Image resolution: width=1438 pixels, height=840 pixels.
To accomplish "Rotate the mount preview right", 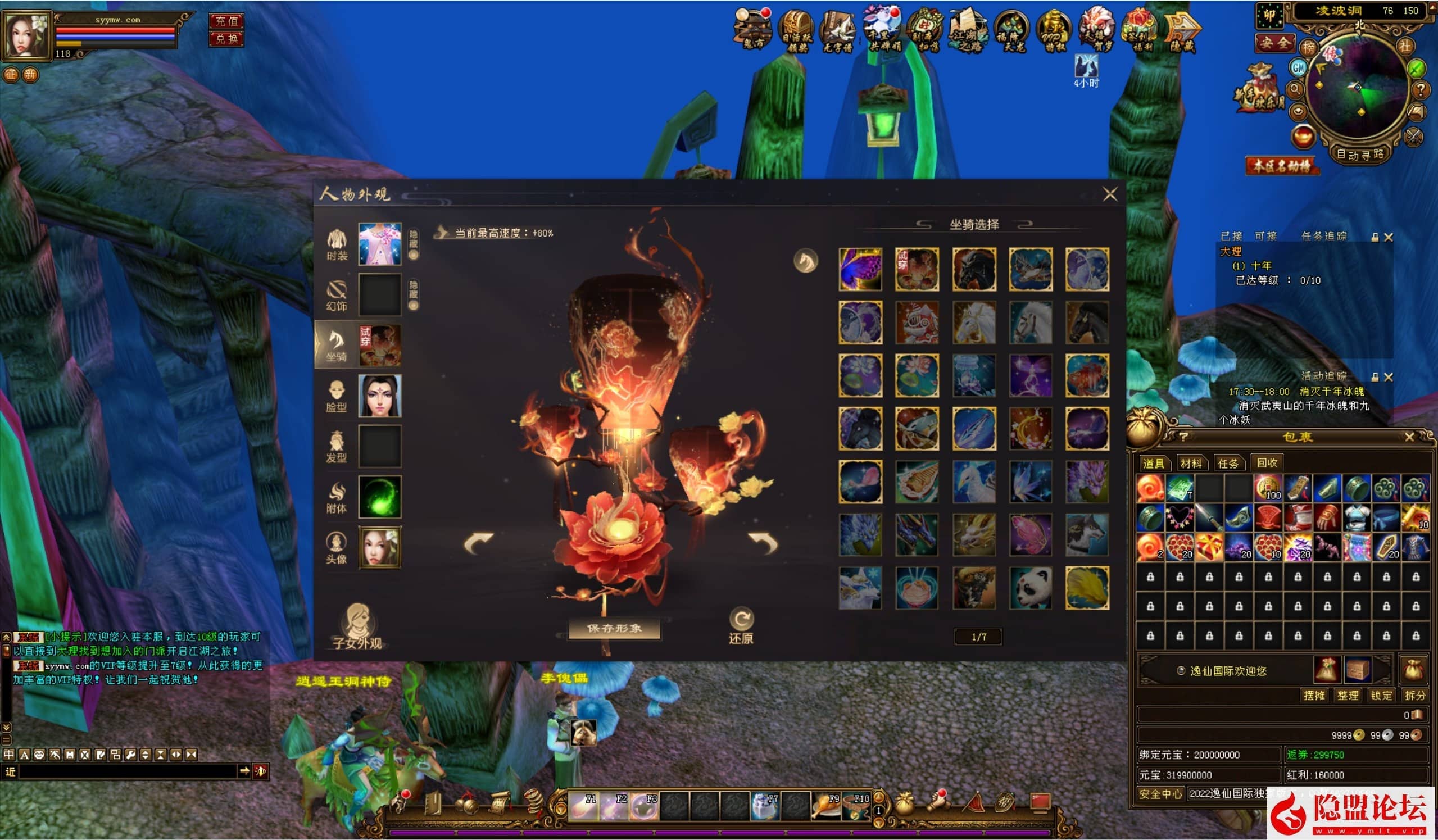I will (764, 543).
